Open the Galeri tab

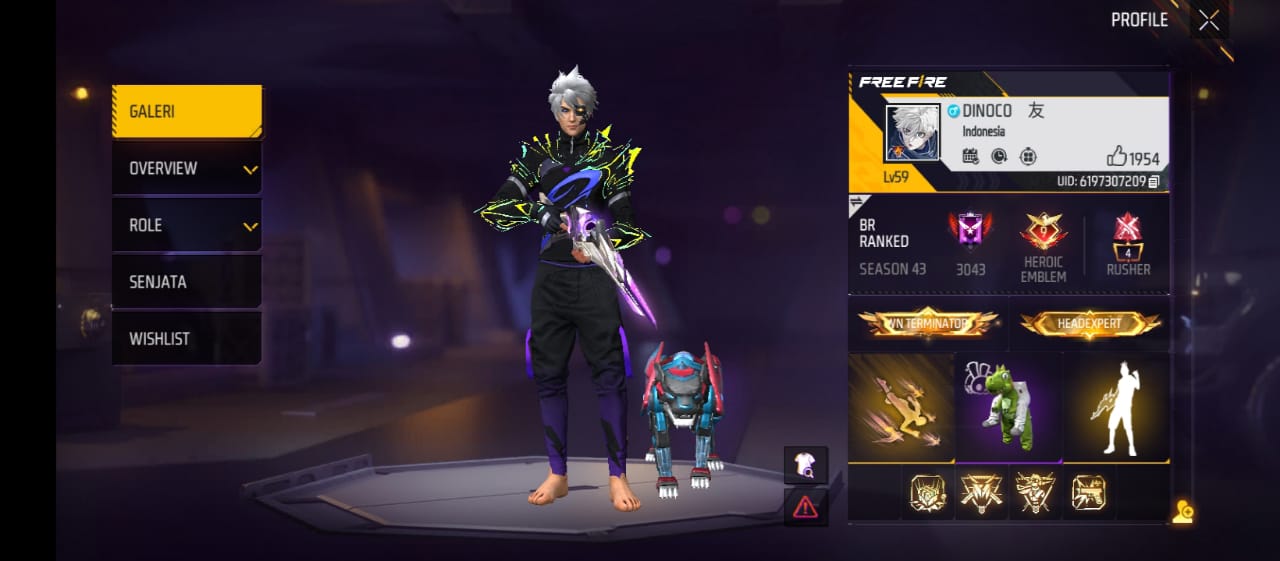(x=187, y=112)
